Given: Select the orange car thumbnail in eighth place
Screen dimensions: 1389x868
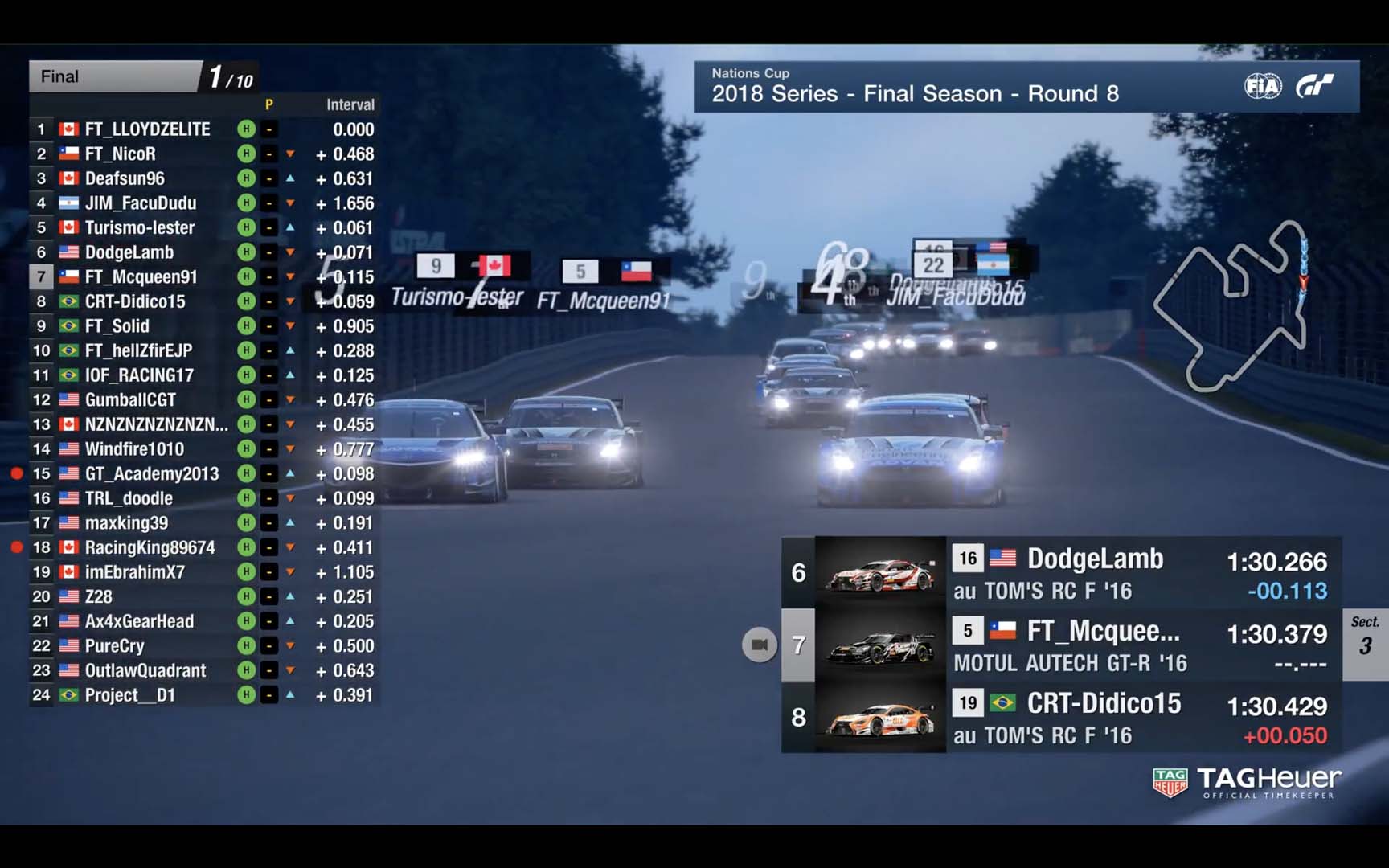Looking at the screenshot, I should pyautogui.click(x=880, y=718).
